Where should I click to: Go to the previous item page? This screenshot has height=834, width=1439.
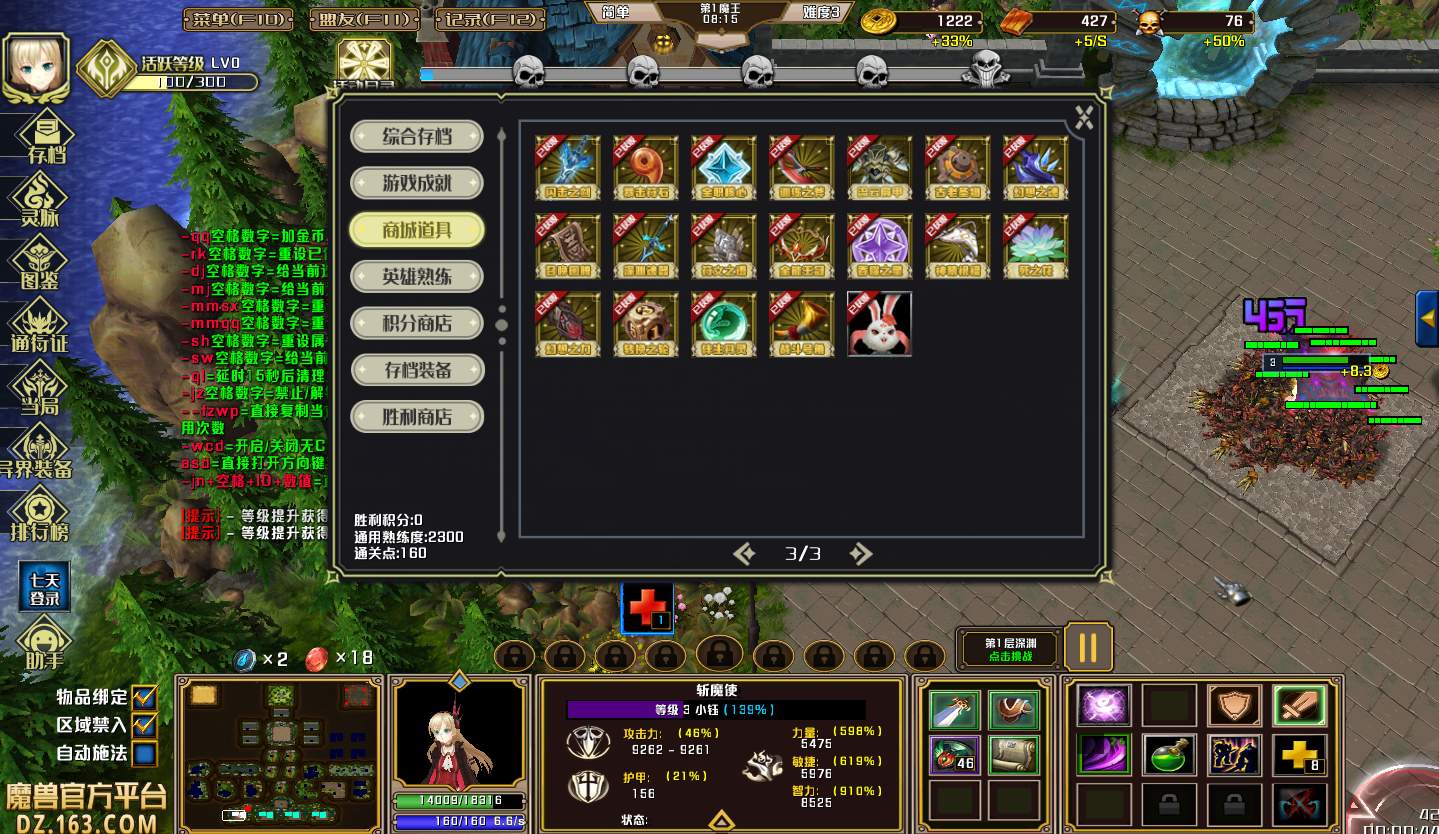tap(744, 554)
